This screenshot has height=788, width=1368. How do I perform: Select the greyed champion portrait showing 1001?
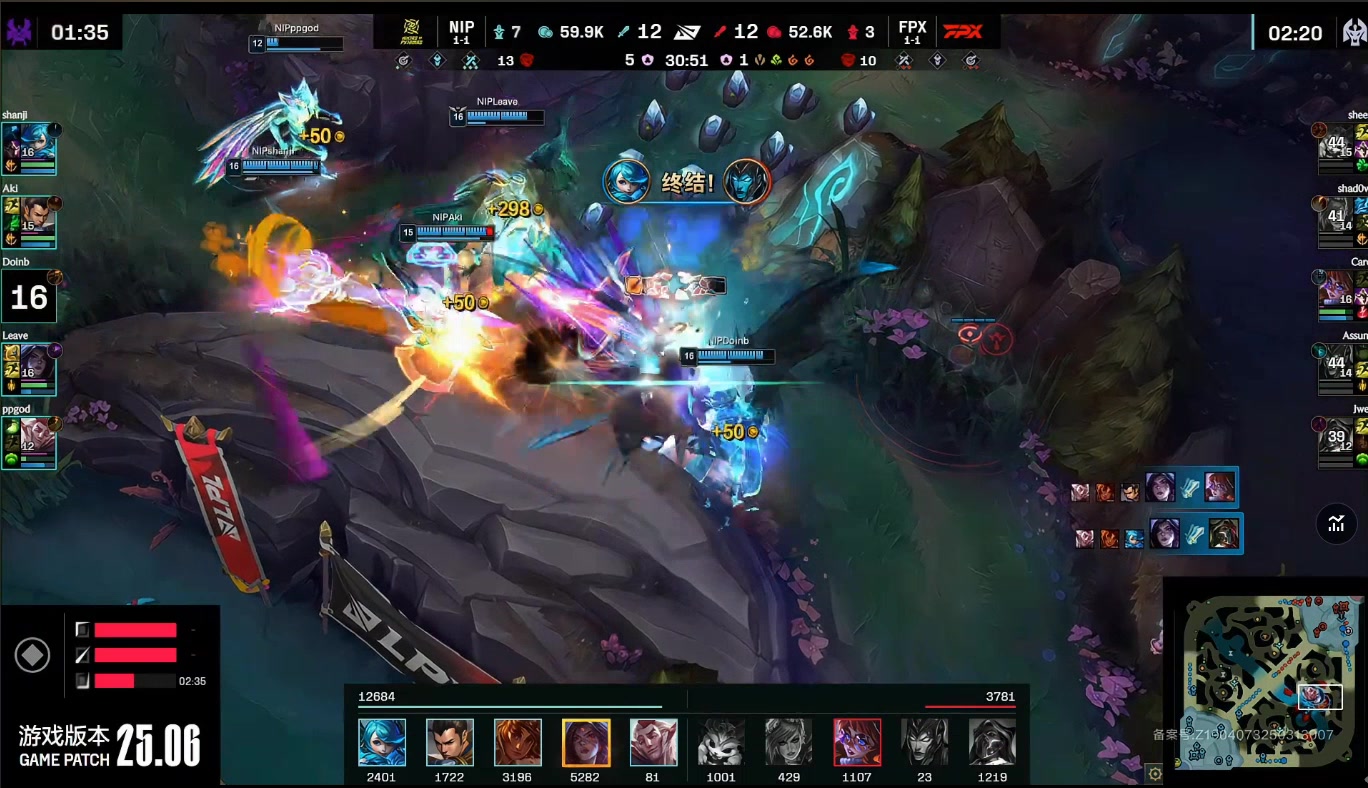[x=721, y=743]
